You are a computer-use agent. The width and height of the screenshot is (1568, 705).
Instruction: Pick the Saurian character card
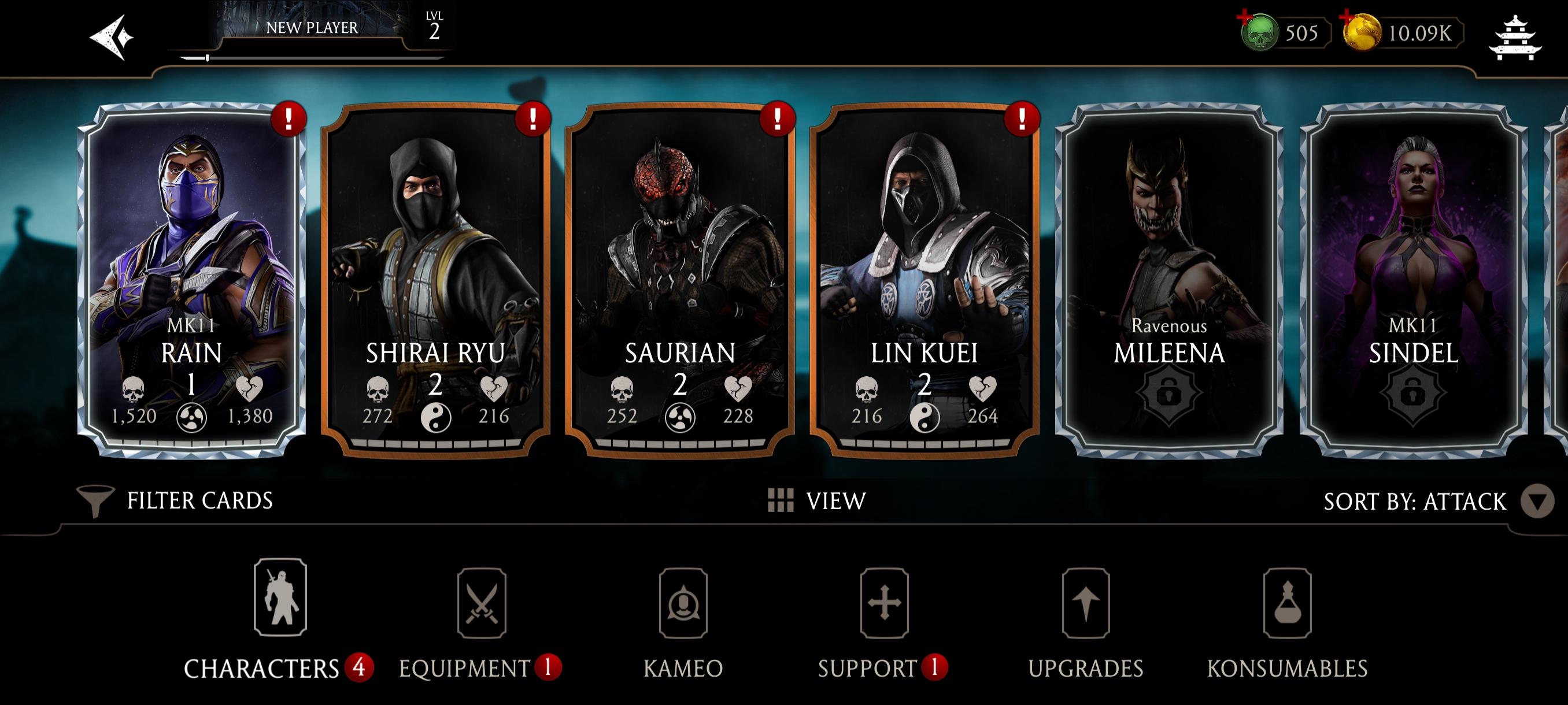pos(680,280)
